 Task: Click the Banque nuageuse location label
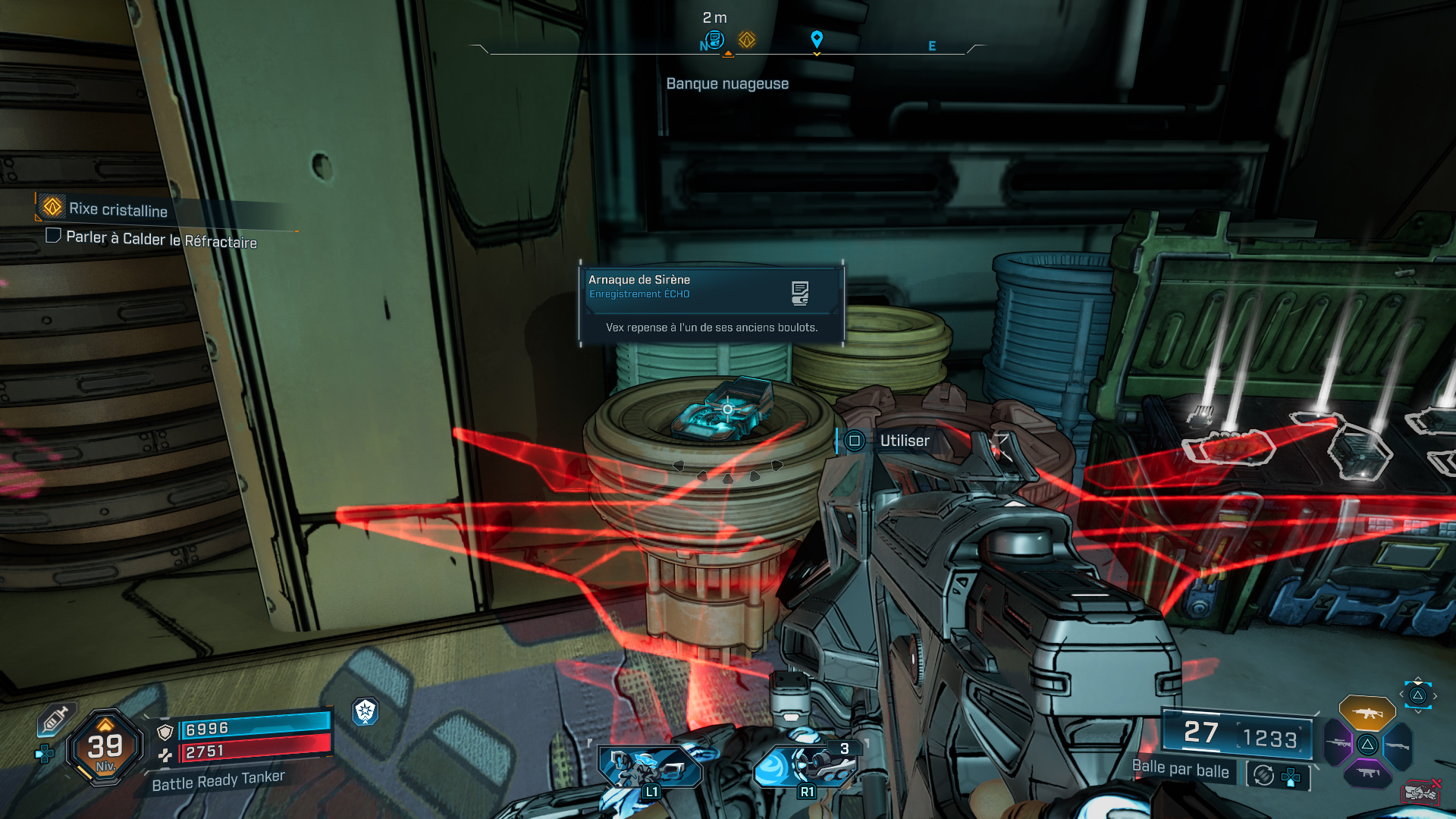click(x=727, y=83)
